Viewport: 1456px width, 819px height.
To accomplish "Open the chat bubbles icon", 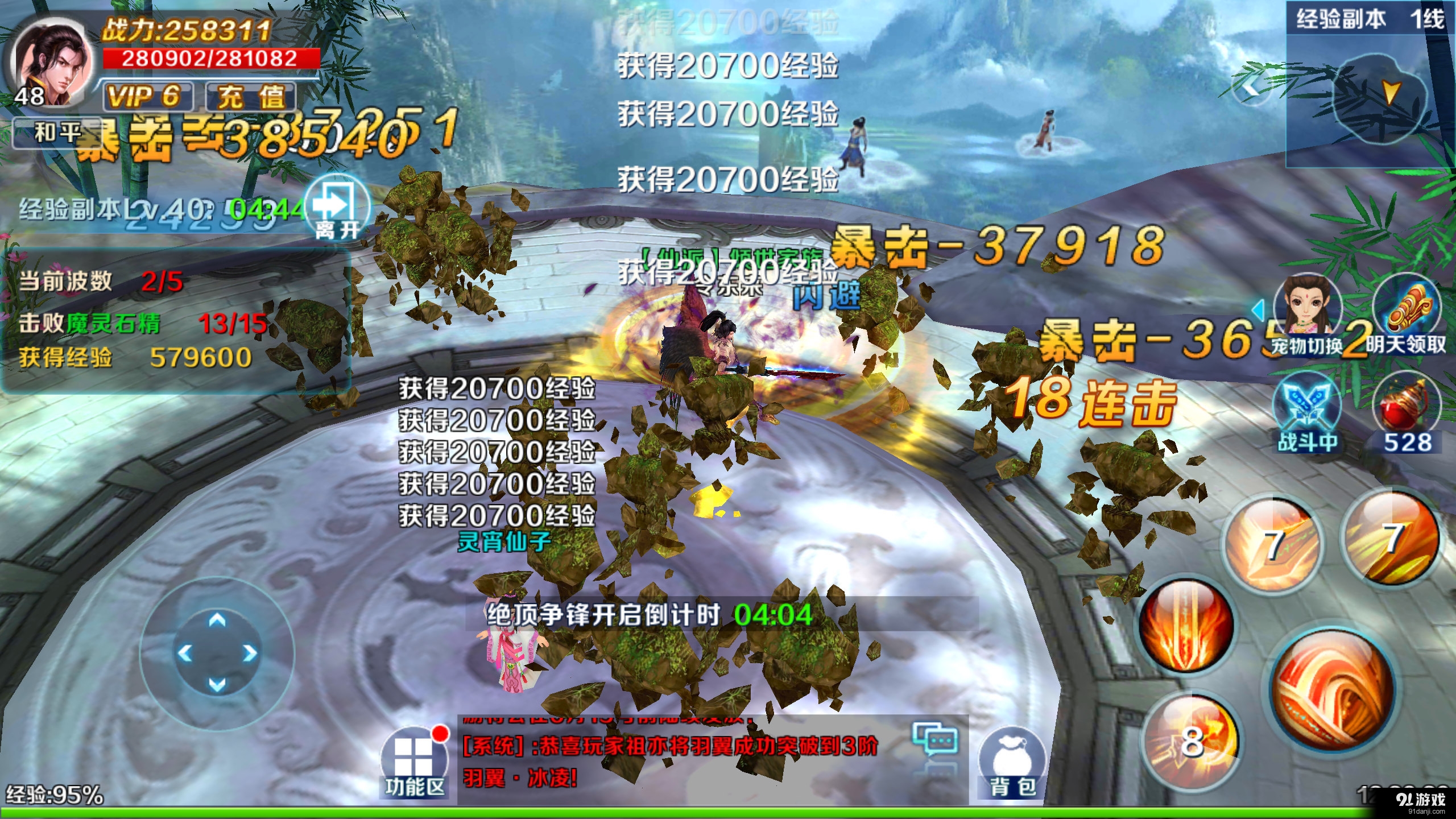I will point(934,739).
